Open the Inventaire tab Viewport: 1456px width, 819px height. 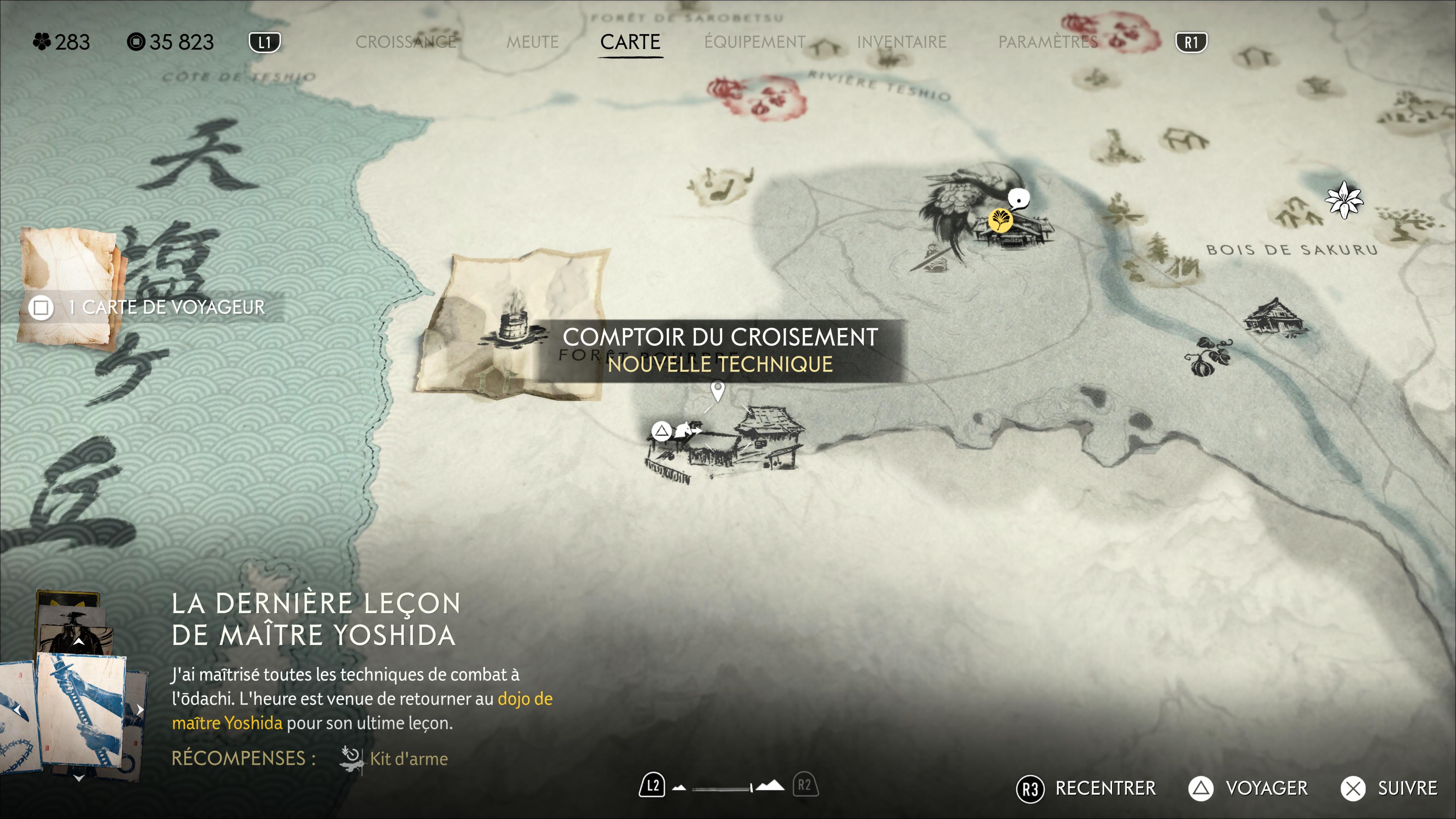tap(901, 42)
